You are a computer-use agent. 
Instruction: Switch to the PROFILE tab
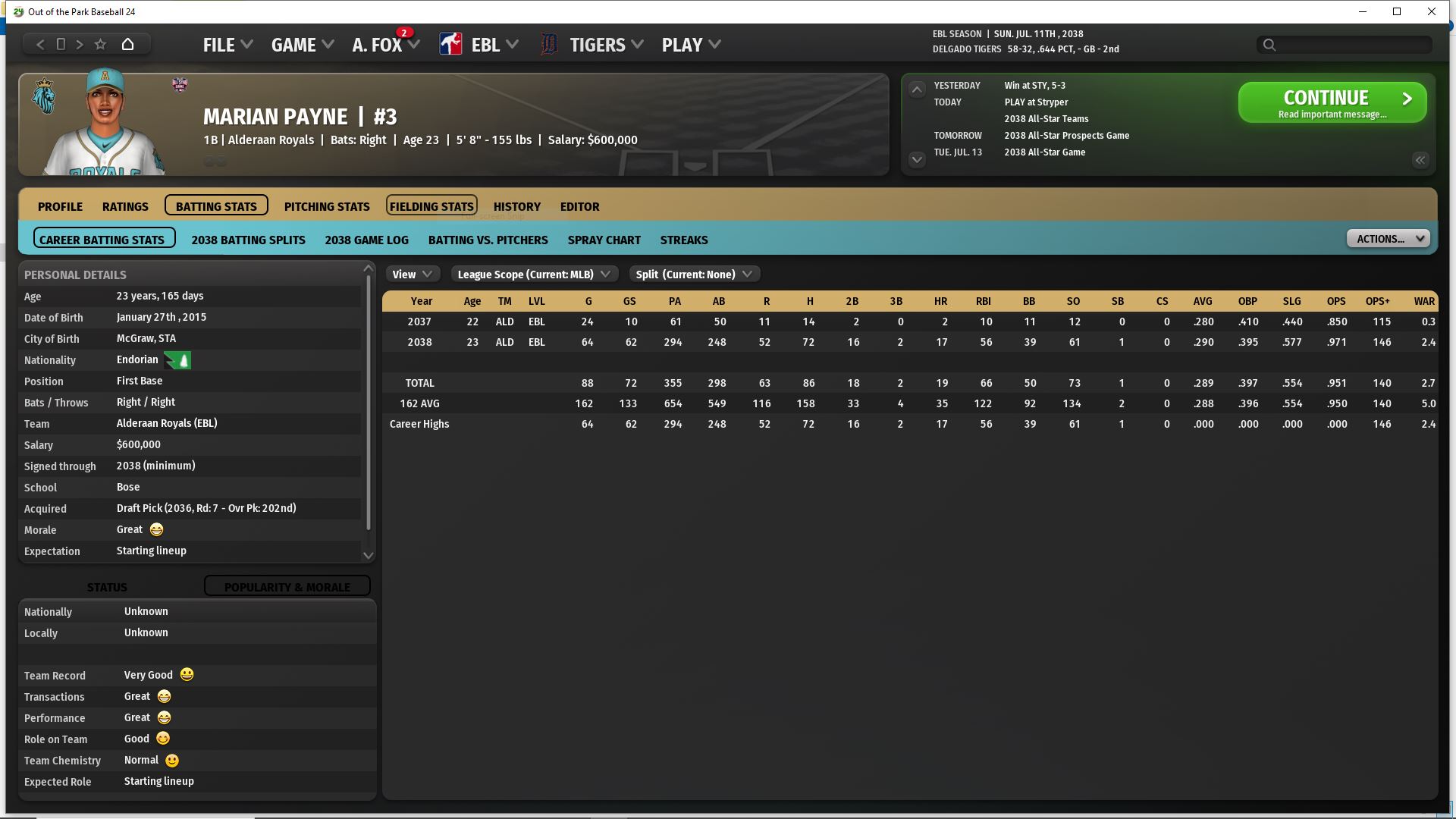[60, 206]
